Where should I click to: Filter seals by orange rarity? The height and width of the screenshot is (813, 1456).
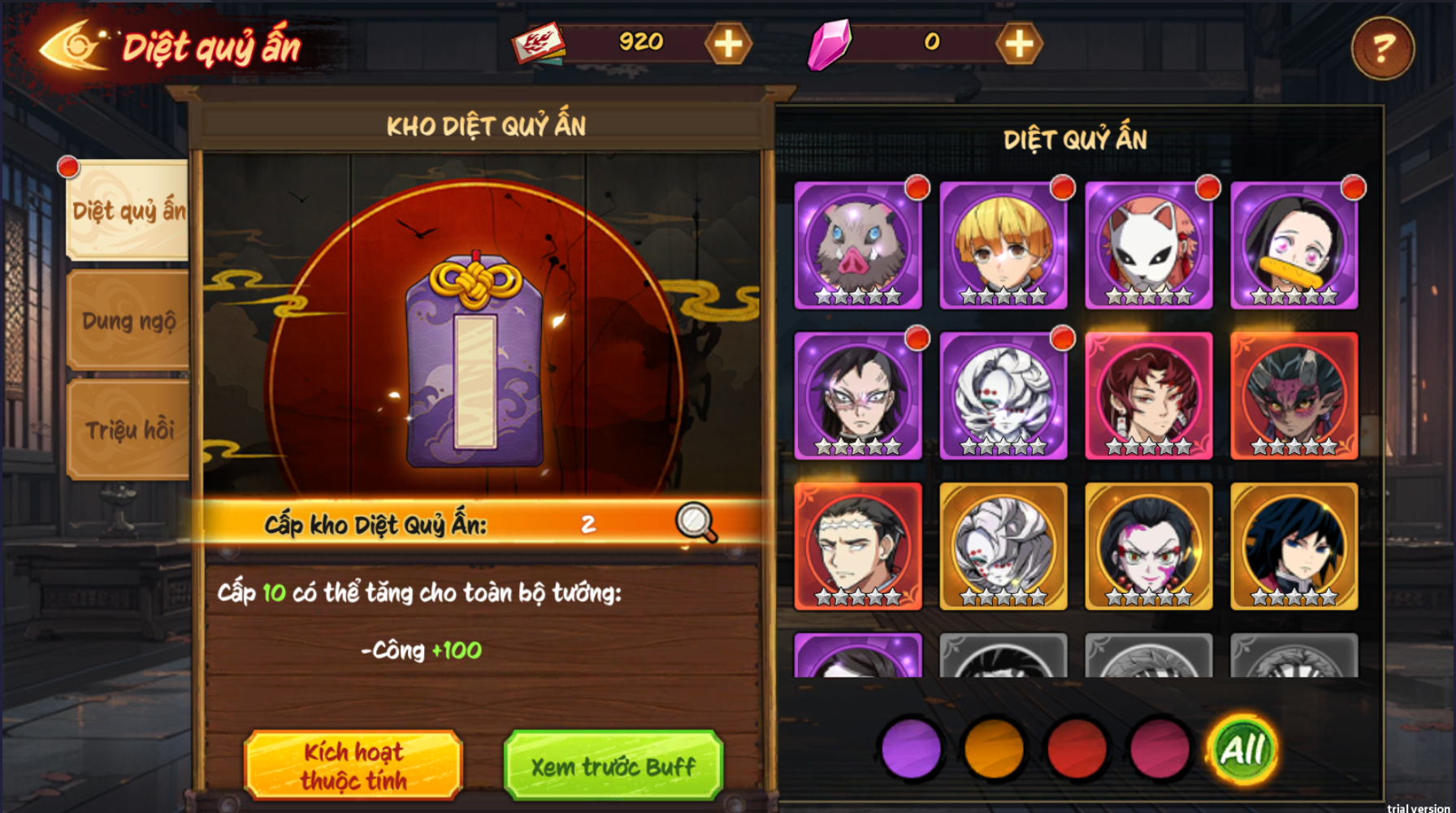point(994,749)
